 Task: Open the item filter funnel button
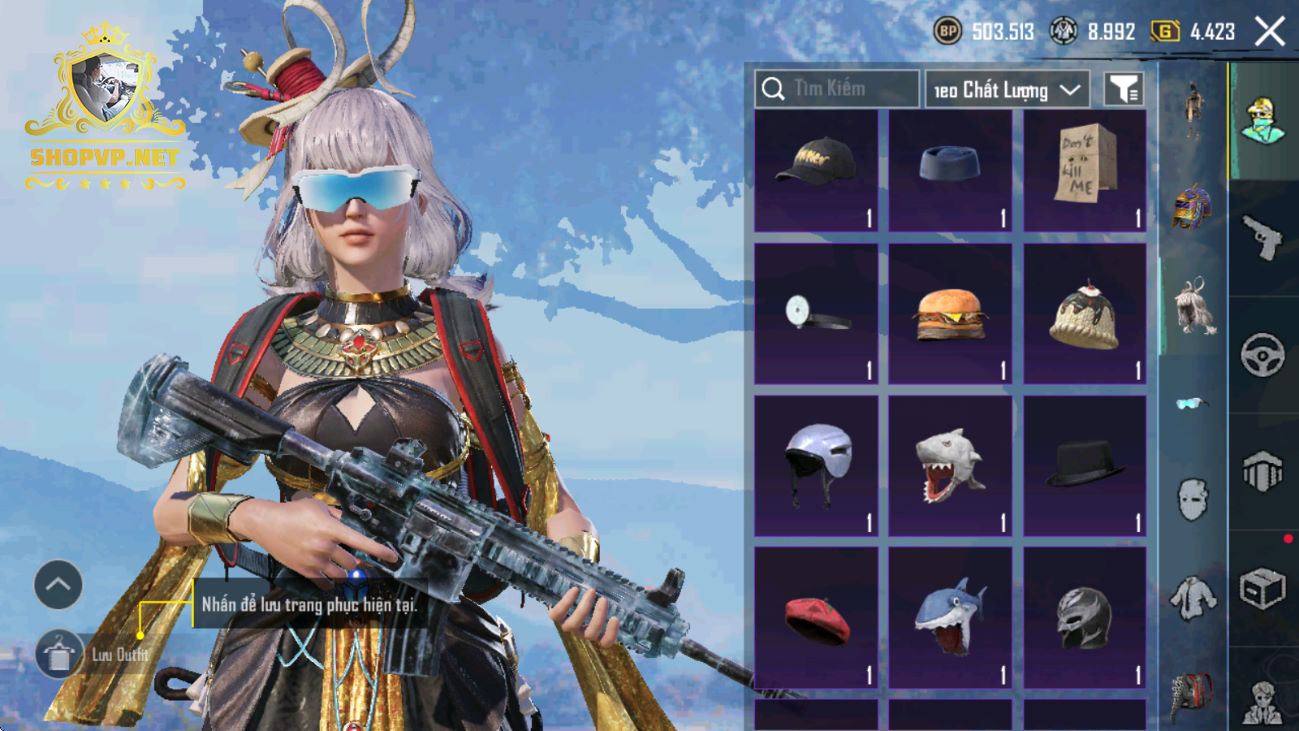(1124, 90)
